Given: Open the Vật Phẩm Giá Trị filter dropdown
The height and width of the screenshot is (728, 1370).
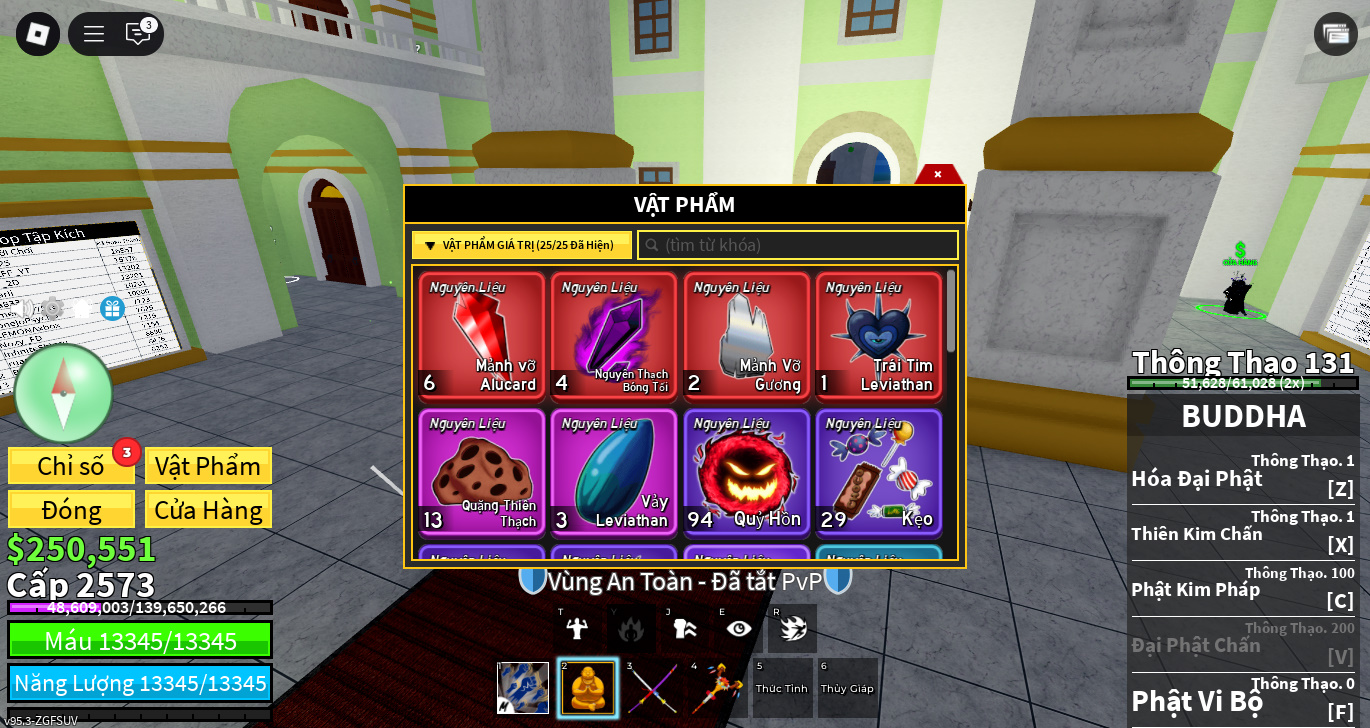Looking at the screenshot, I should [521, 245].
